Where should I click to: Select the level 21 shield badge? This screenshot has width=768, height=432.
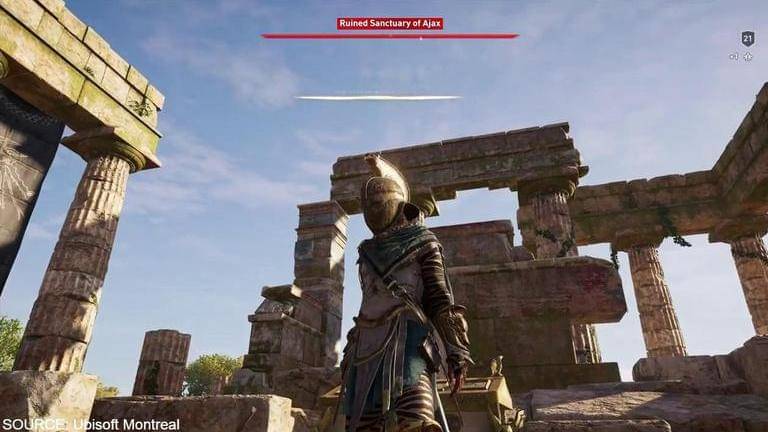coord(747,39)
